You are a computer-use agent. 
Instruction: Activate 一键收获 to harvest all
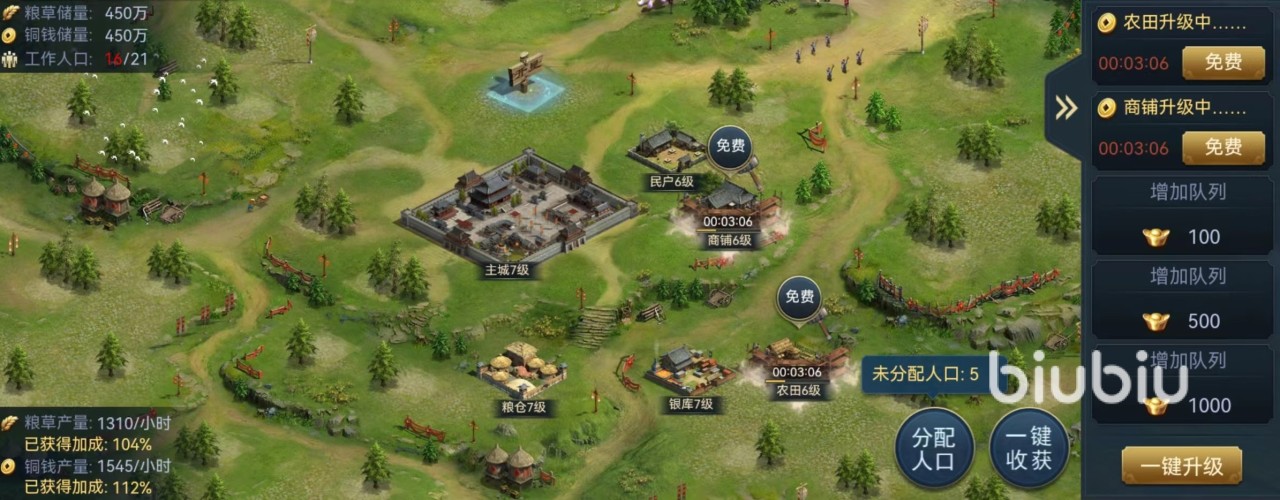tap(1030, 450)
